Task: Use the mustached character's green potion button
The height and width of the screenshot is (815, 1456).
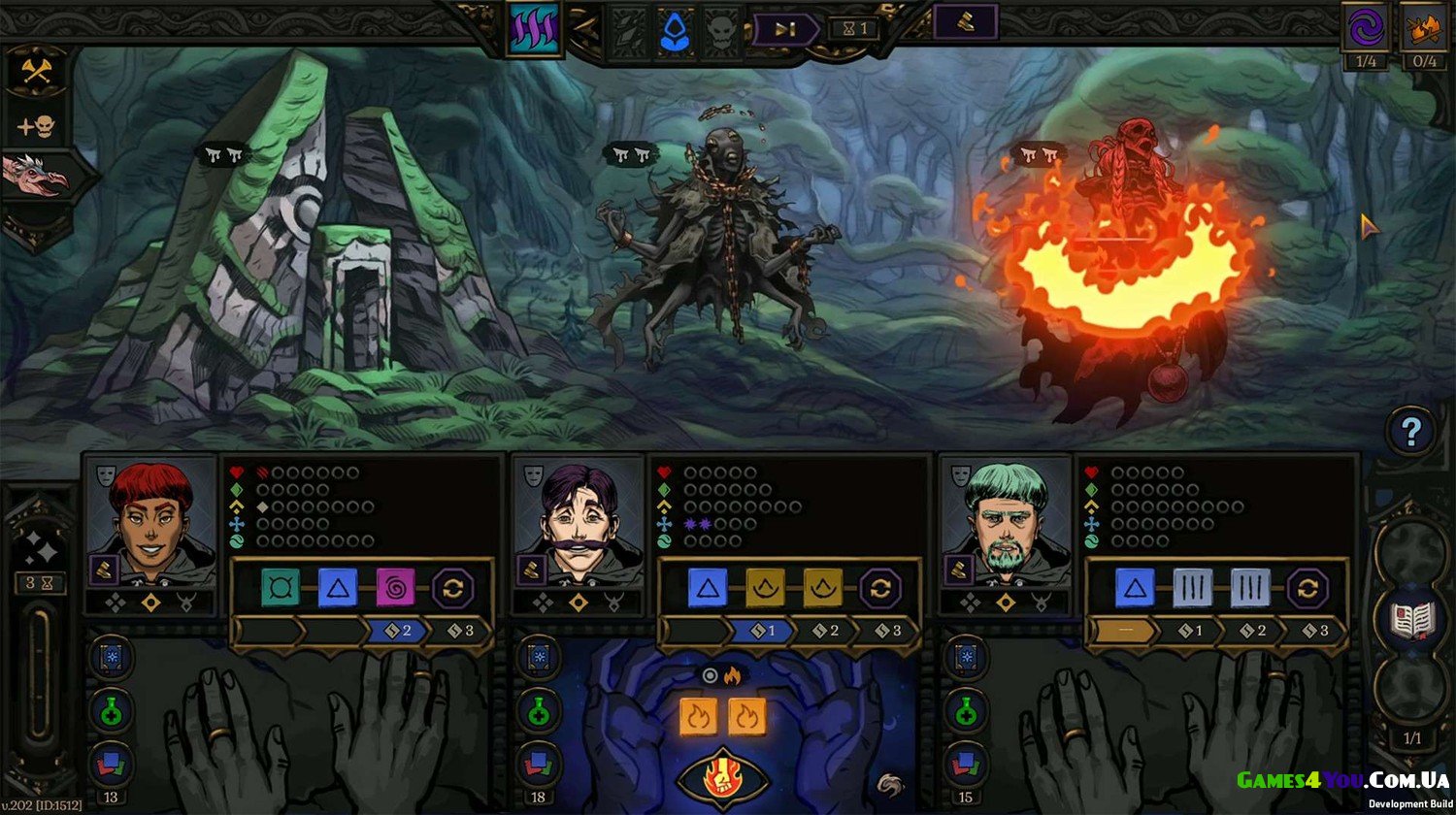Action: click(537, 711)
